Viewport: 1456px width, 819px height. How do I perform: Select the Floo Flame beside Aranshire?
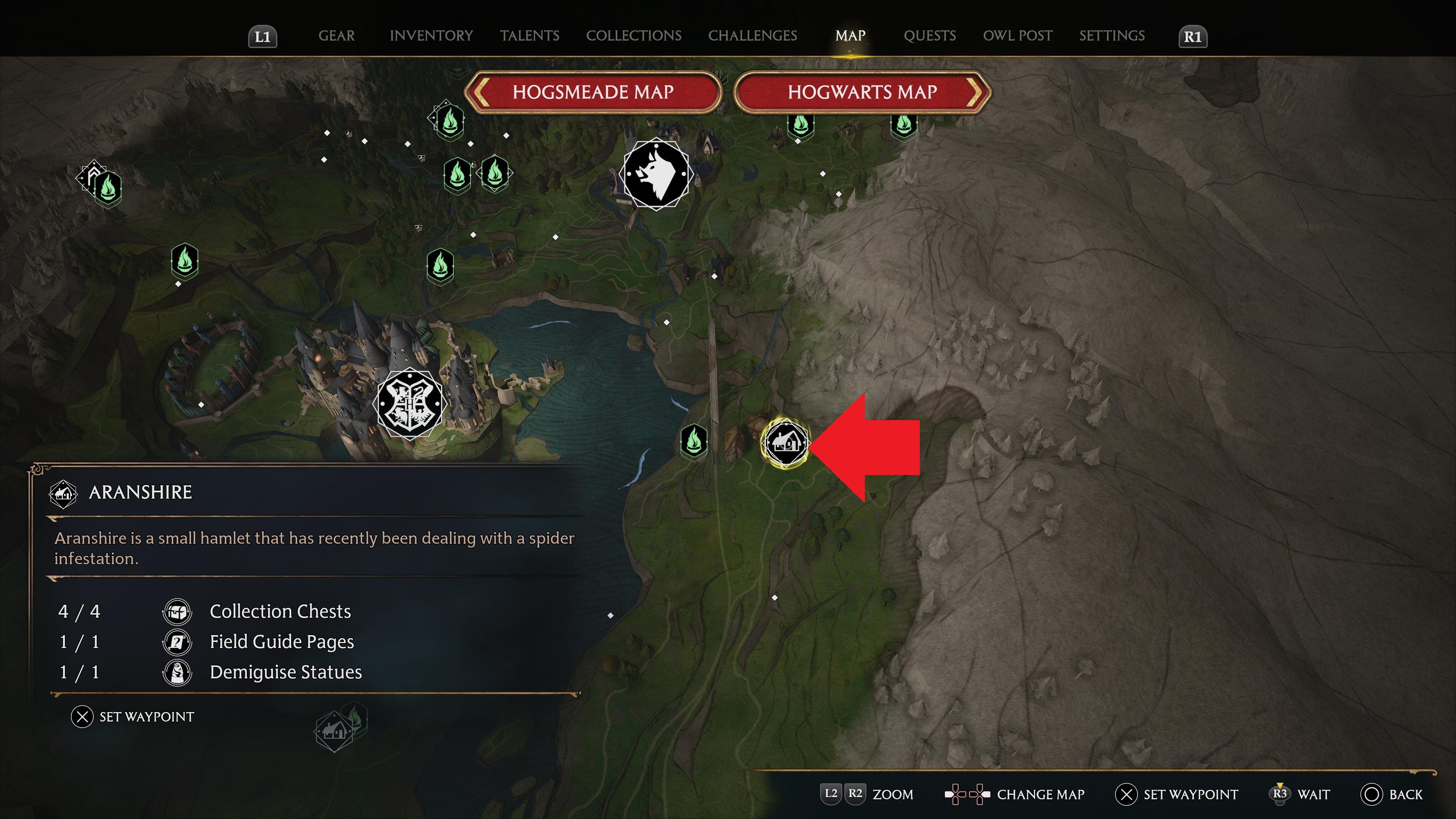(693, 440)
